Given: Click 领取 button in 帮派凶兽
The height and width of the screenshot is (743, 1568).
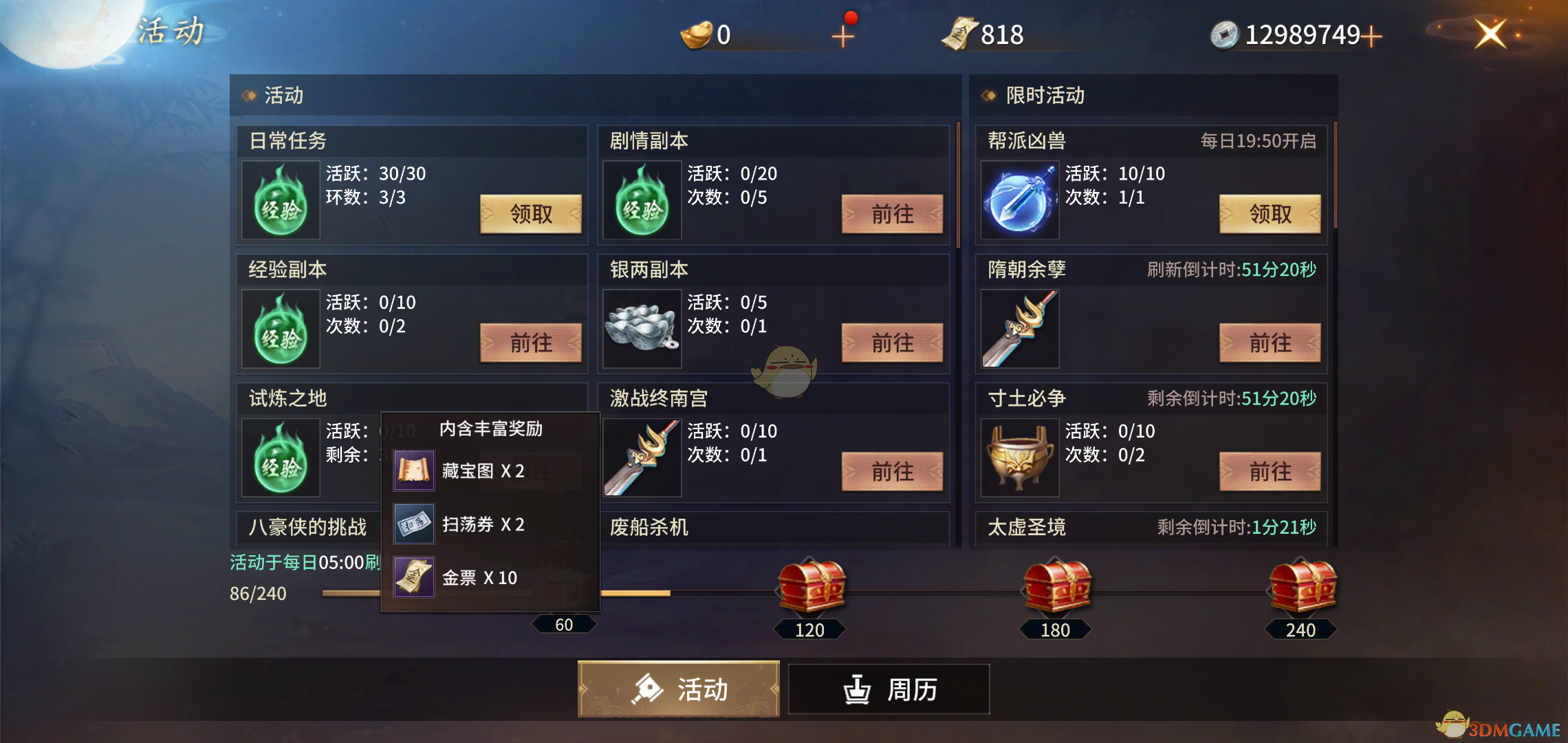Looking at the screenshot, I should [x=1270, y=214].
